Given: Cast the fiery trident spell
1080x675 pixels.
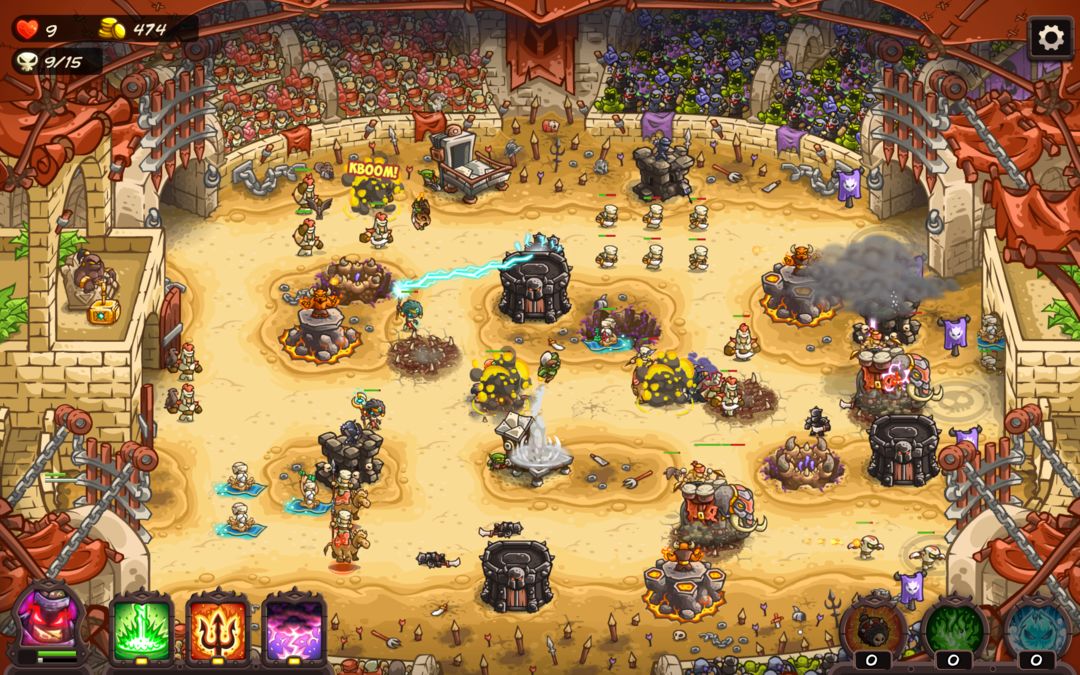Looking at the screenshot, I should click(x=217, y=630).
